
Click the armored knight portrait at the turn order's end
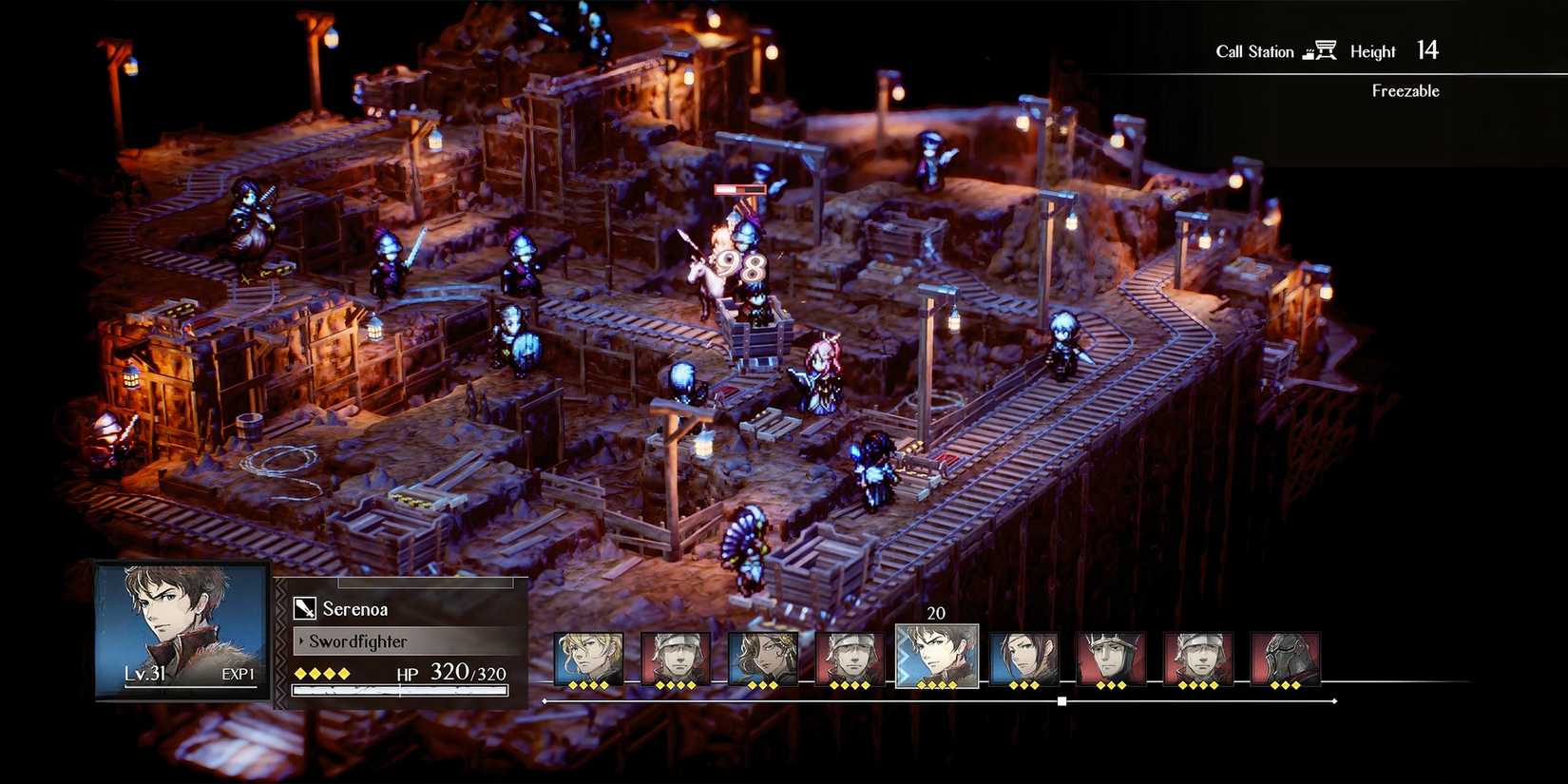pyautogui.click(x=1288, y=656)
